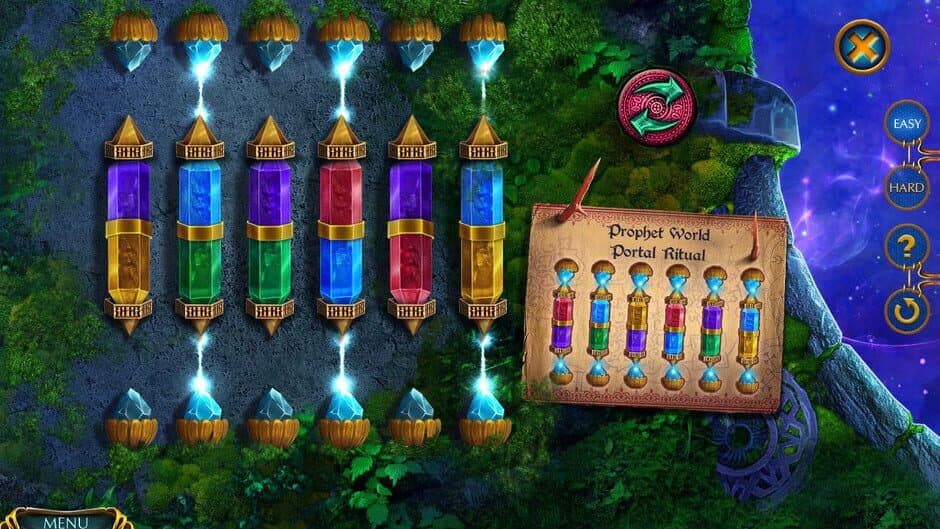Reset the puzzle with the circular arrow
The image size is (940, 529).
click(x=907, y=311)
